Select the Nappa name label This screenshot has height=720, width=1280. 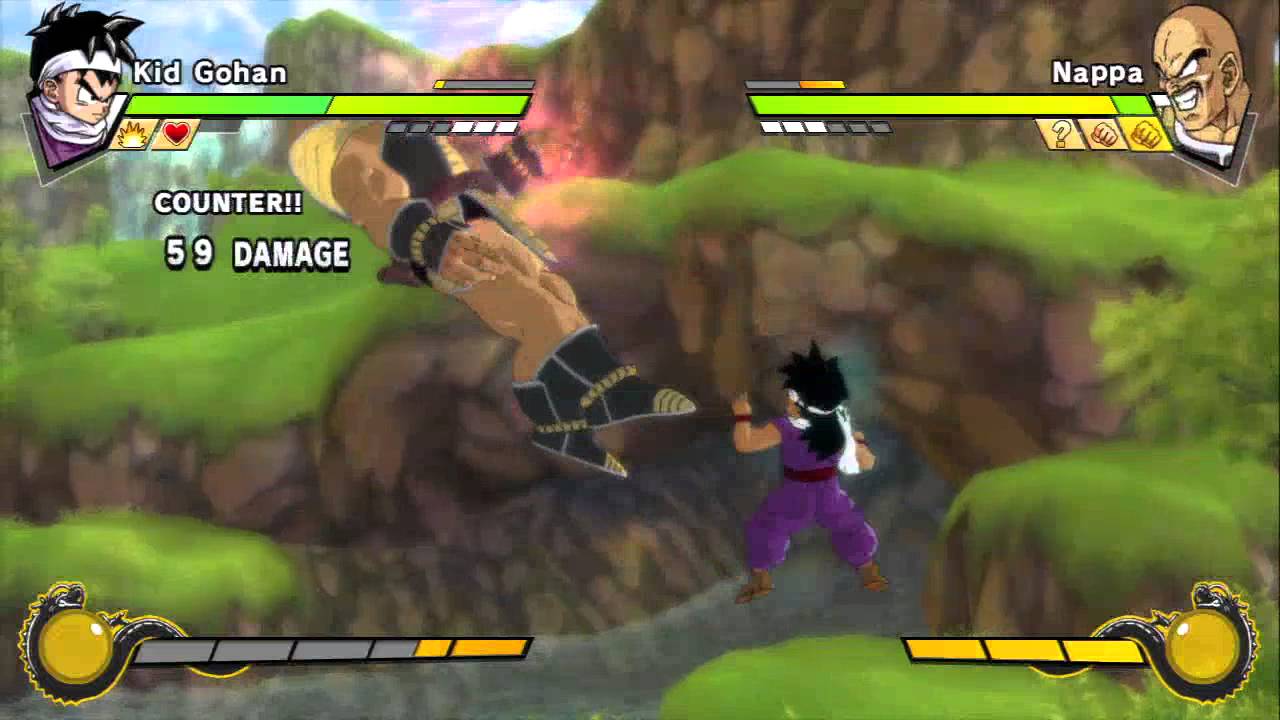pos(1097,72)
